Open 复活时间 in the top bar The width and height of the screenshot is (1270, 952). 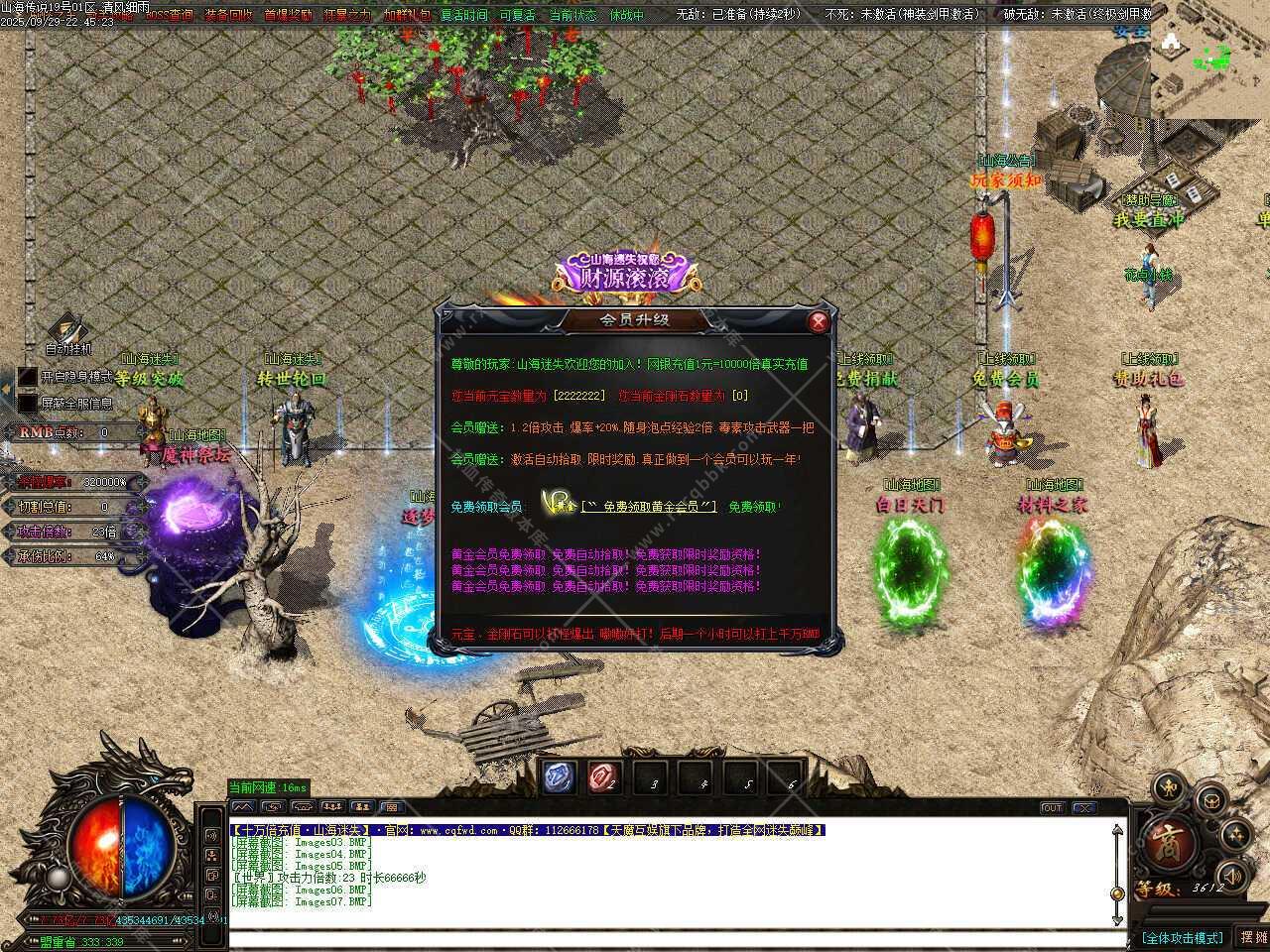(464, 15)
